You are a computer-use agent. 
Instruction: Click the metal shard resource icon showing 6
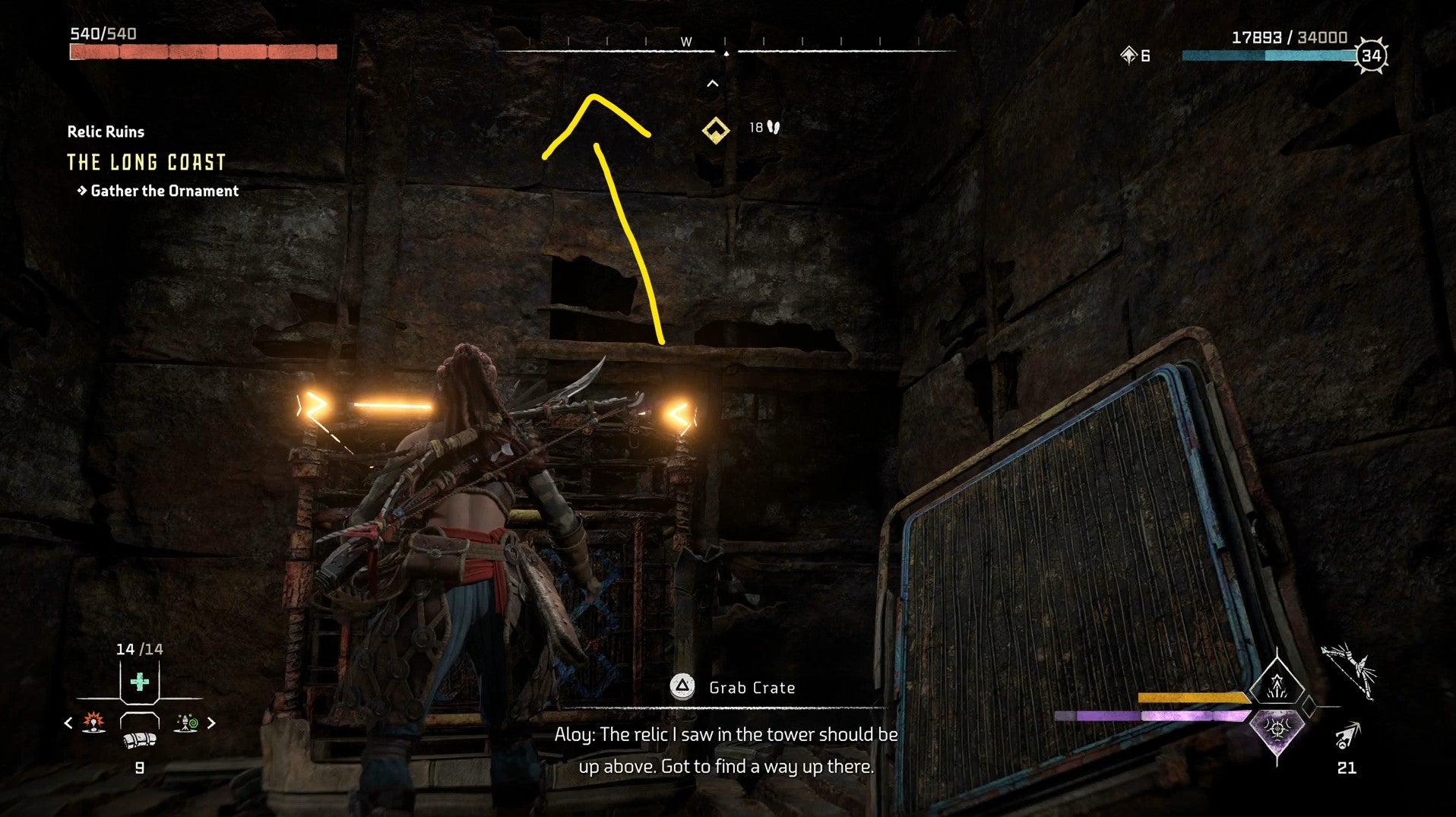[x=1126, y=55]
